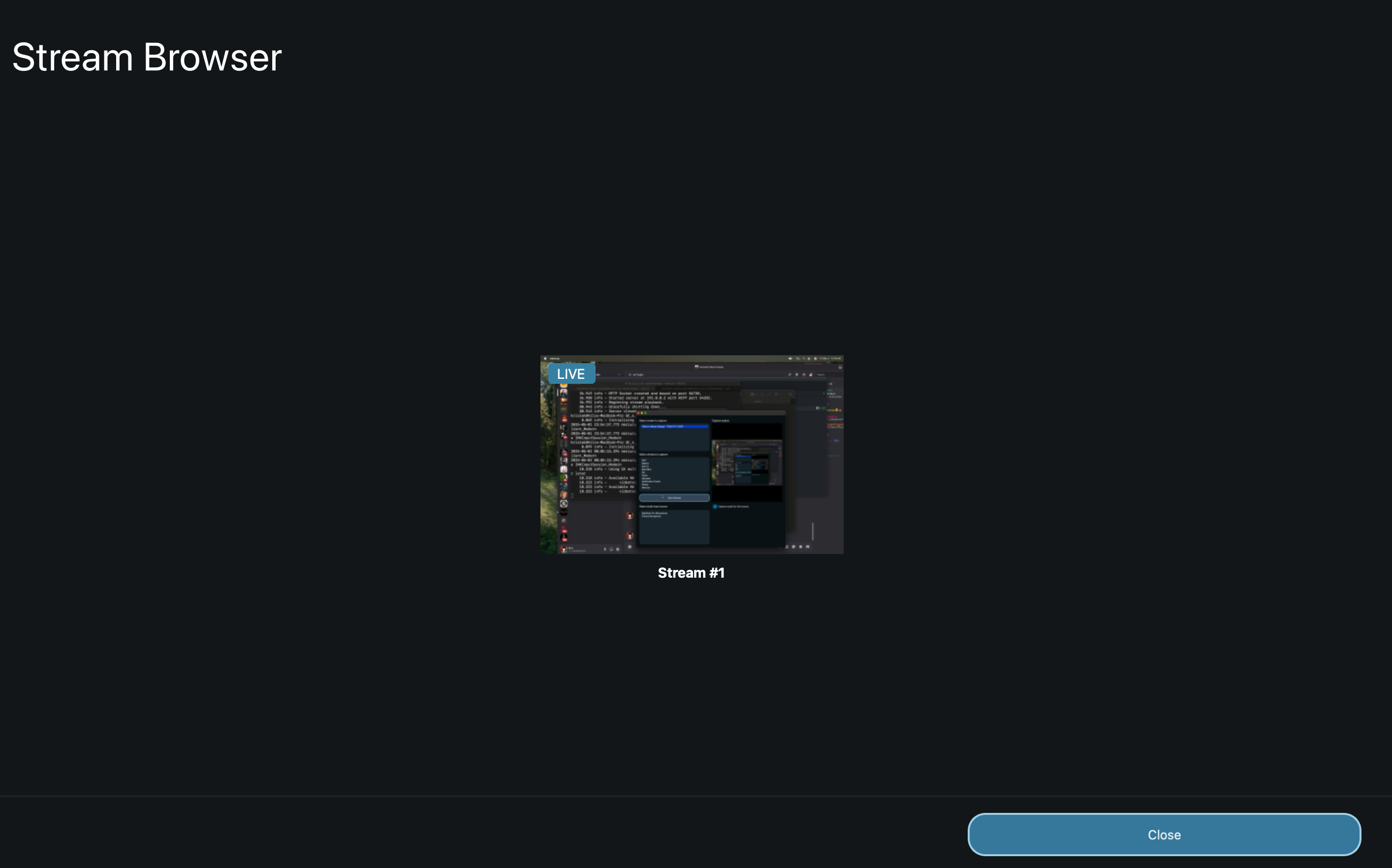Select the highlighted display entry for capture
This screenshot has height=868, width=1392.
pos(674,427)
